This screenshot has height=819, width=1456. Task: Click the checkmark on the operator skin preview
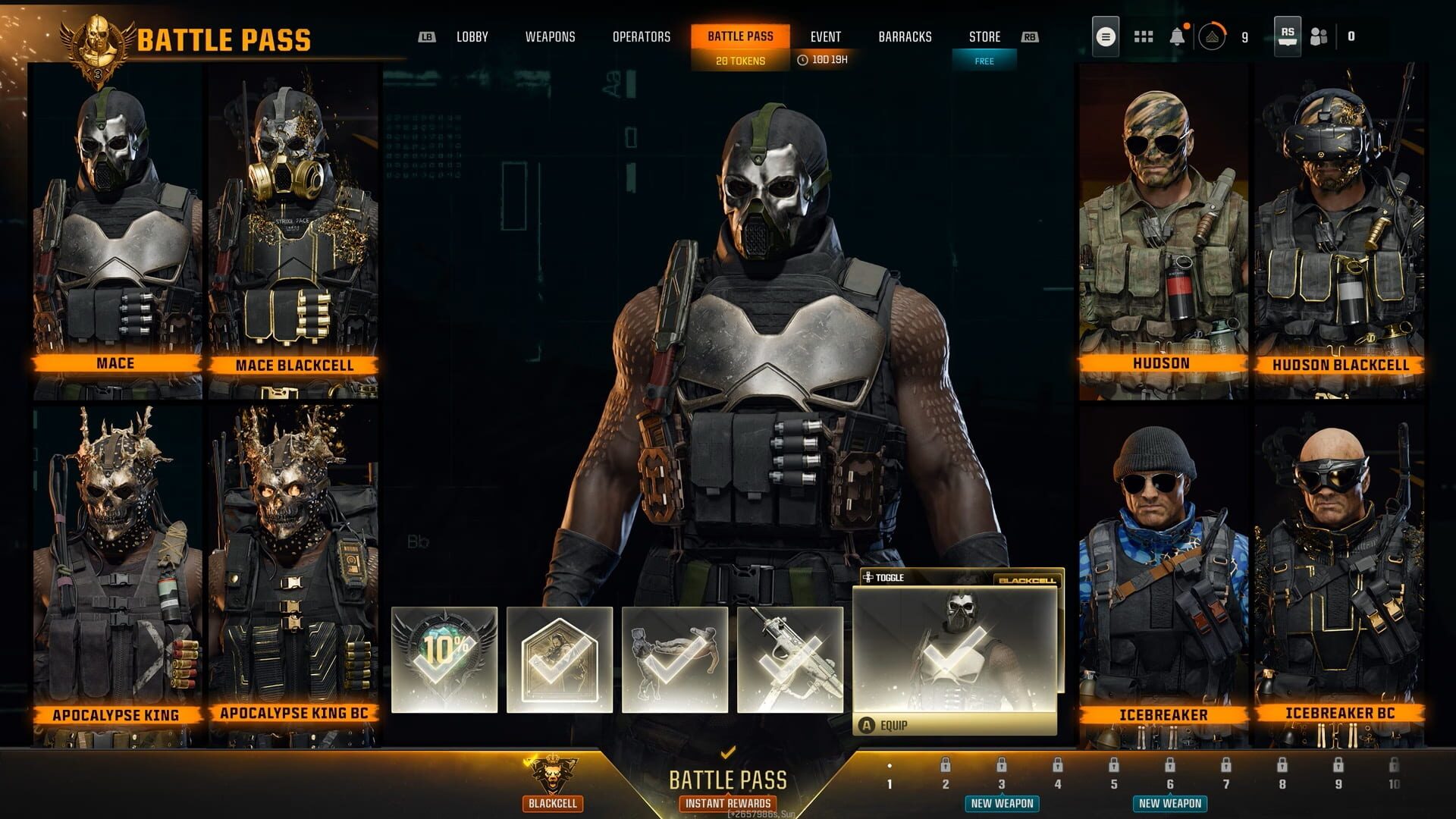[950, 652]
